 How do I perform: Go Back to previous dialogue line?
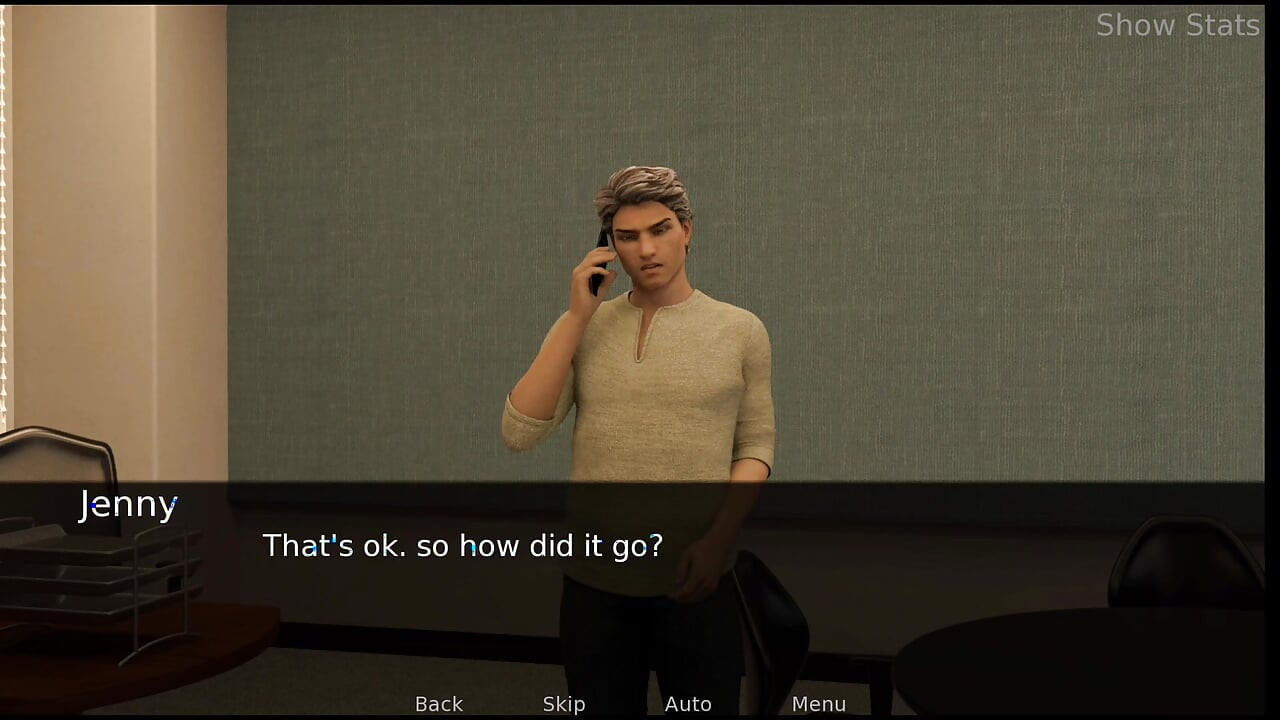(x=439, y=704)
